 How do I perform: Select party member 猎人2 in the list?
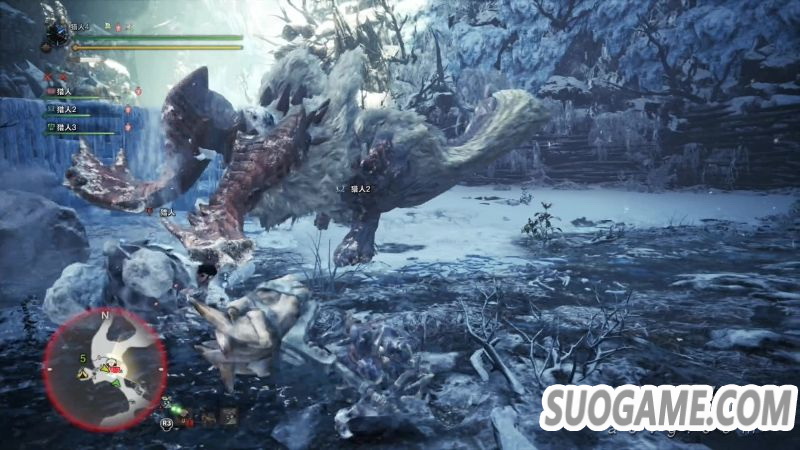(x=66, y=109)
